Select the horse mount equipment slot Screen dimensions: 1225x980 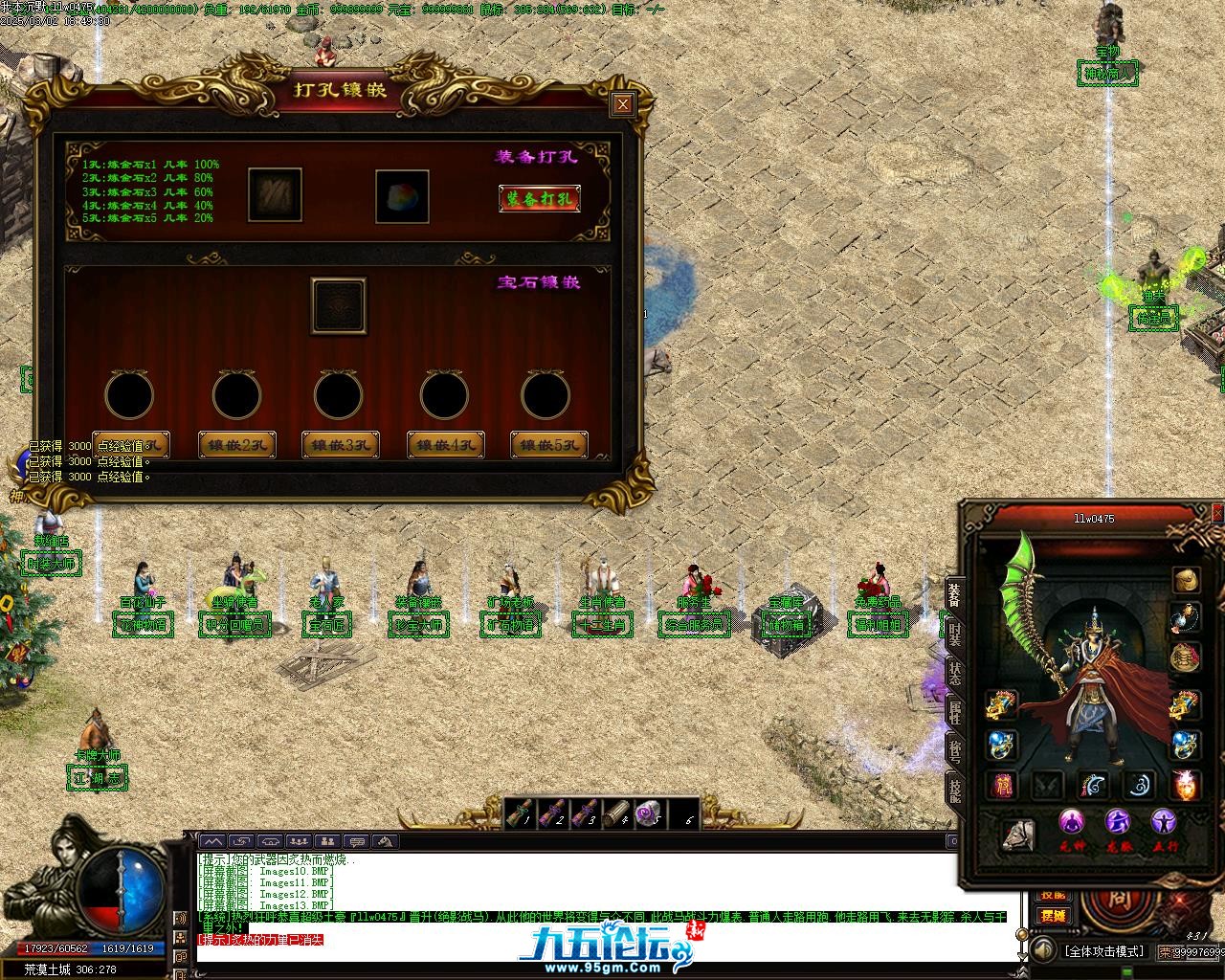[1017, 835]
